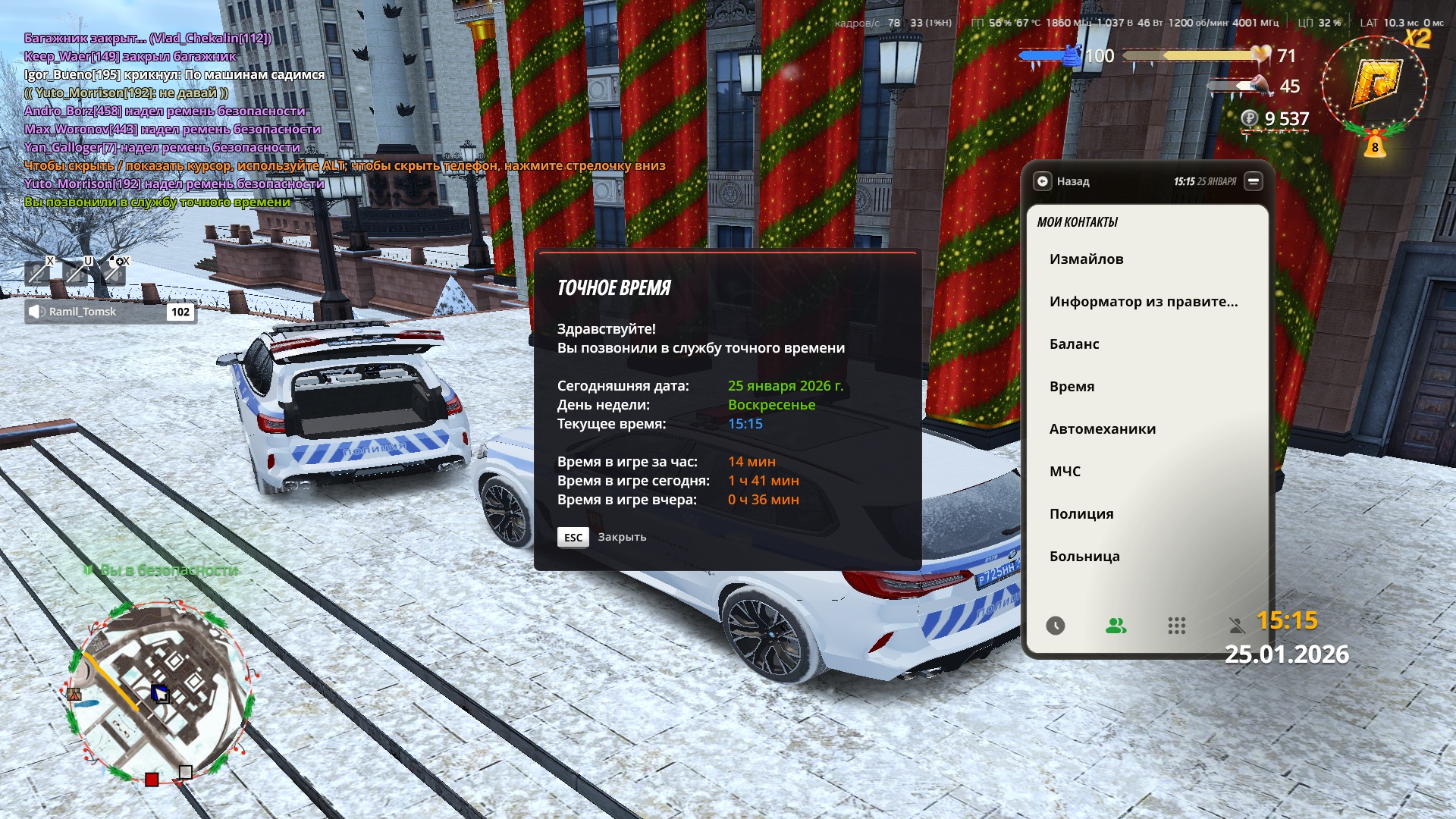Click the circular minimap
The image size is (1456, 819).
(x=161, y=692)
